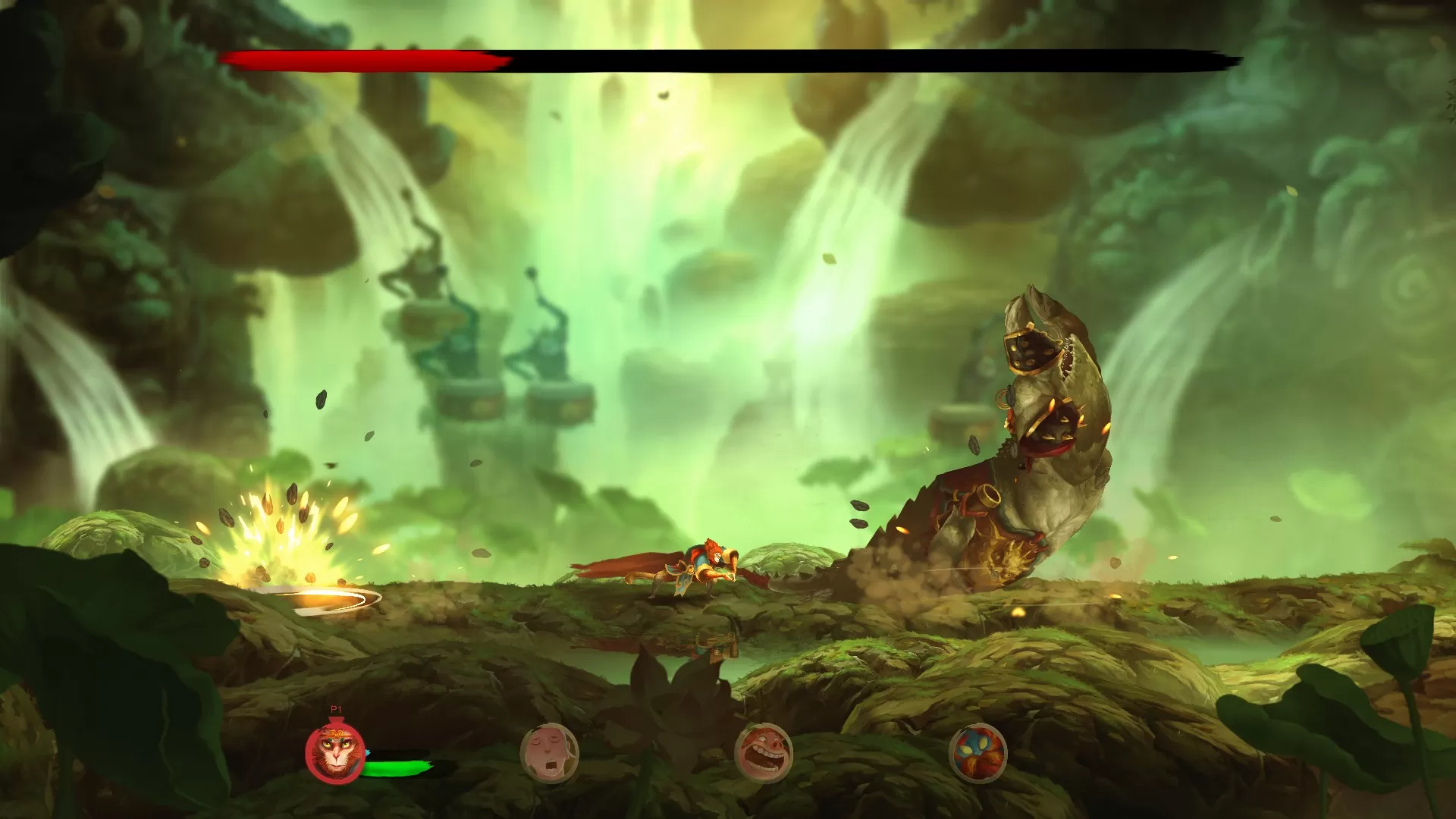This screenshot has height=819, width=1456.
Task: Click the falling leaf debris near the boss
Action: pyautogui.click(x=861, y=504)
